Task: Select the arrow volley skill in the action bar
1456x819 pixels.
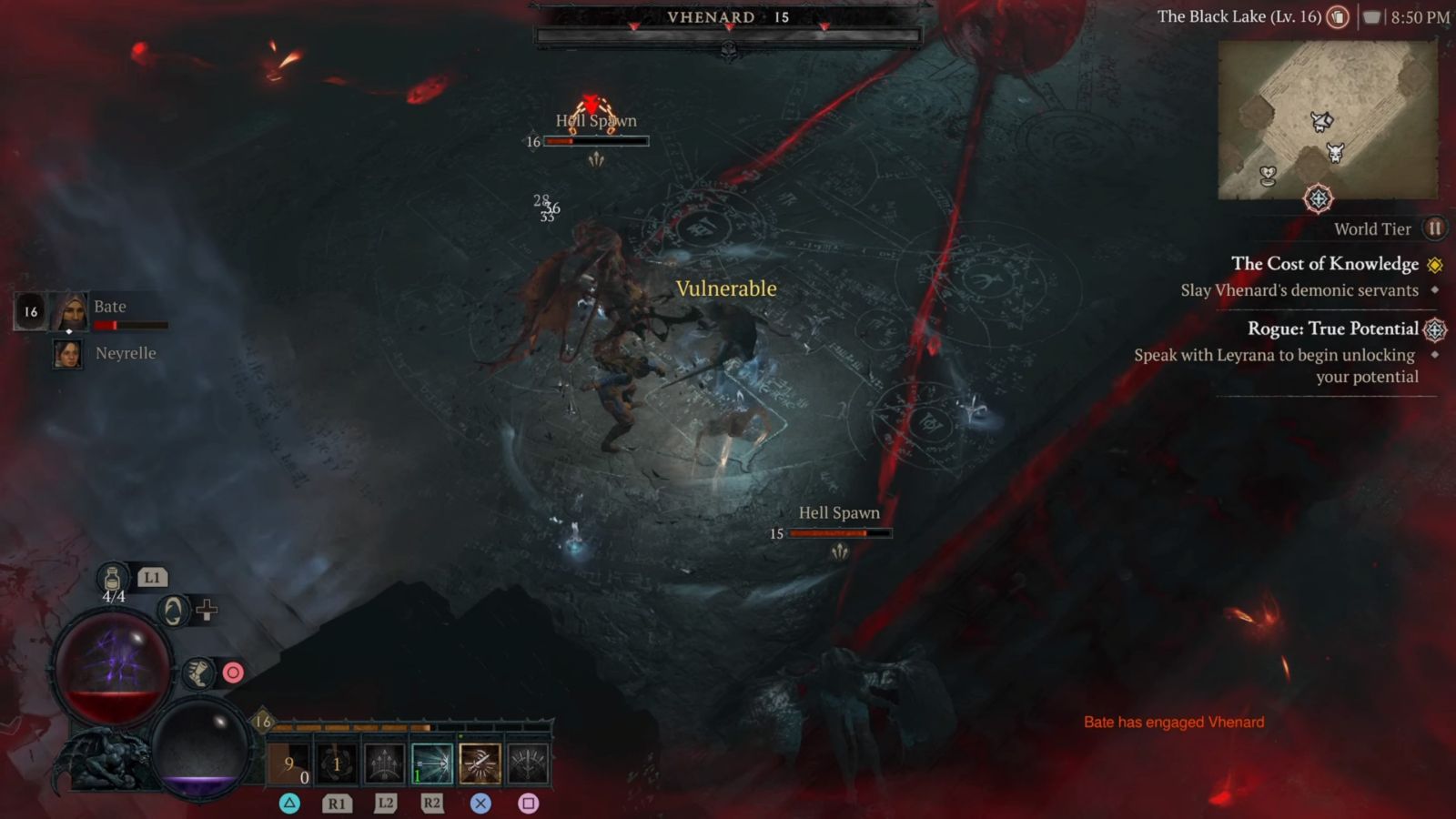Action: 383,763
